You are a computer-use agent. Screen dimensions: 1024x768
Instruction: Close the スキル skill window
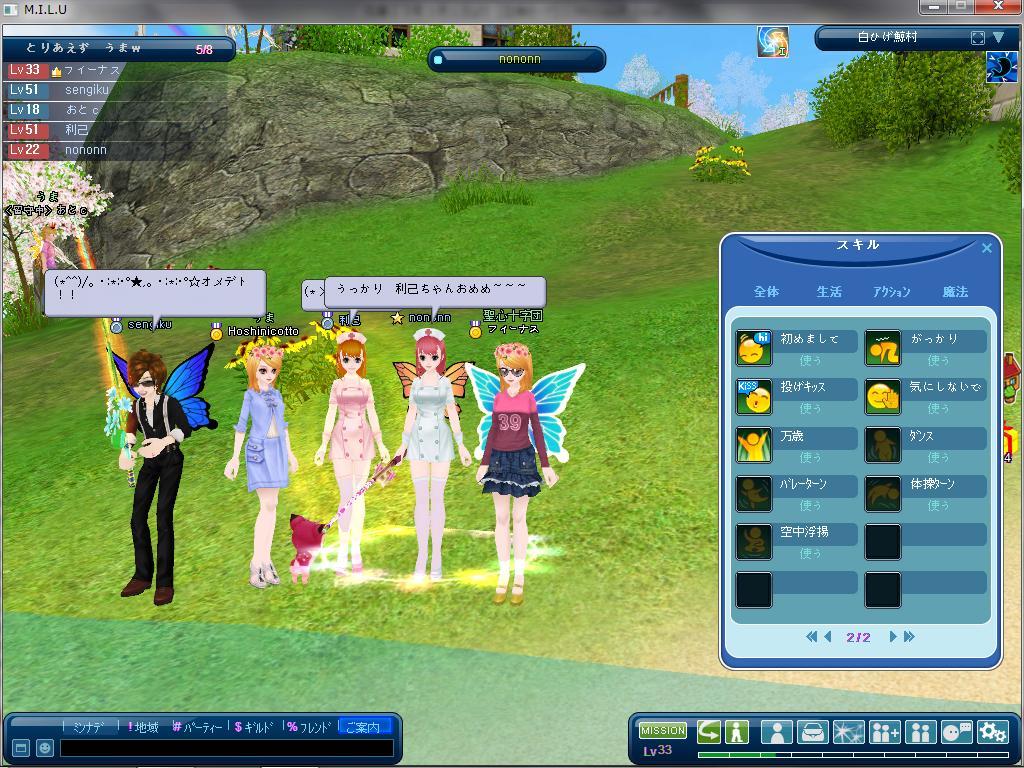click(987, 248)
